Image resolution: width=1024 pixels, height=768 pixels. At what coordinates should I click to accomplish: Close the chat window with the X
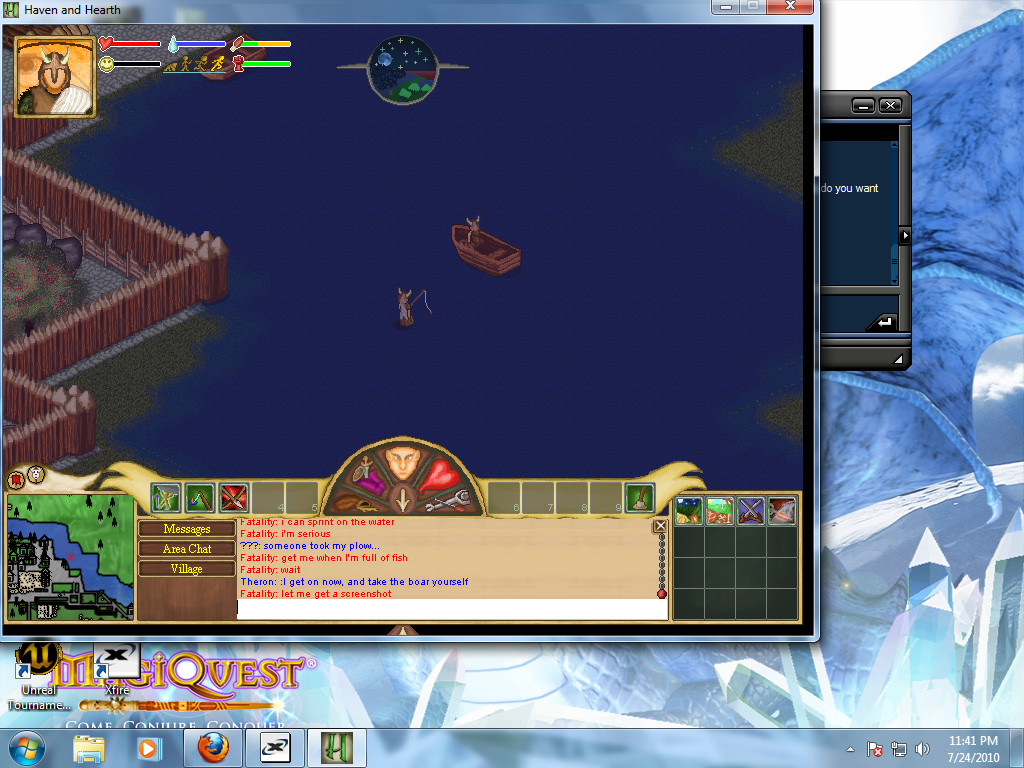[x=660, y=526]
